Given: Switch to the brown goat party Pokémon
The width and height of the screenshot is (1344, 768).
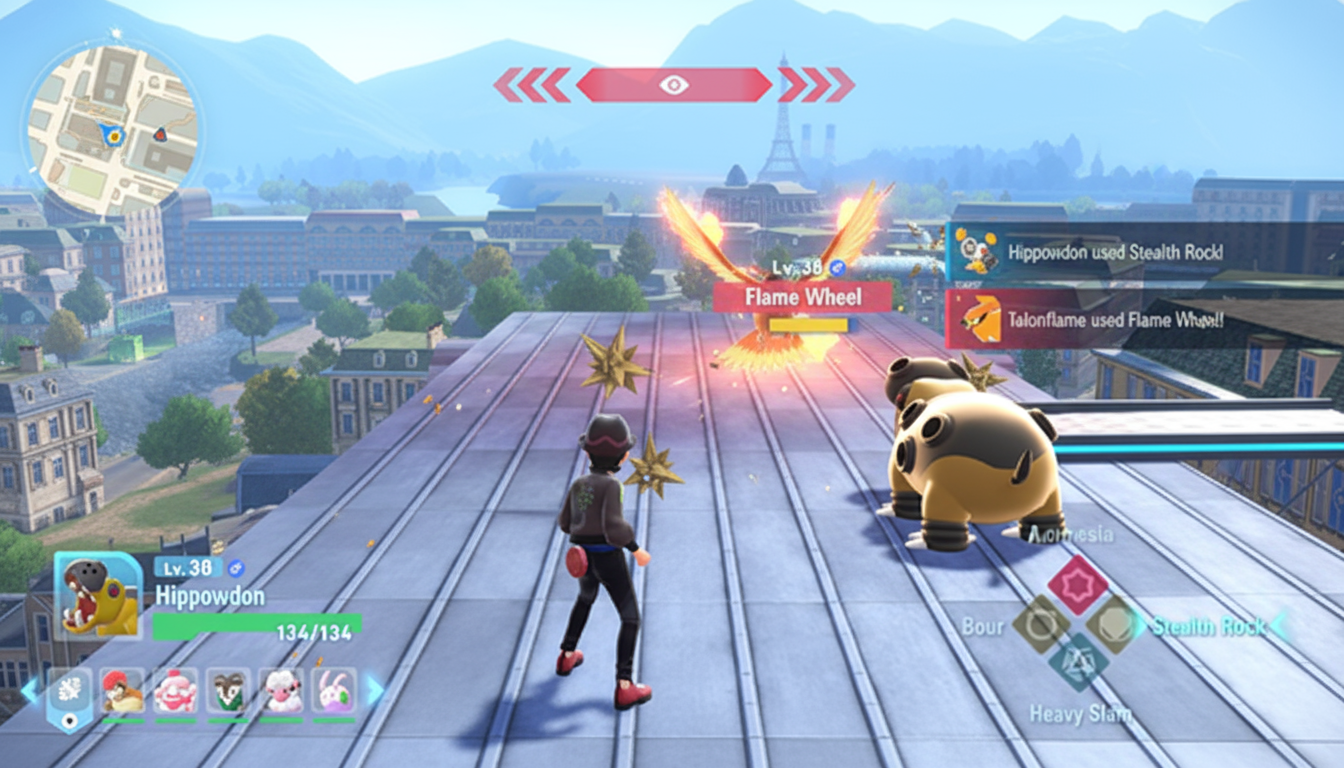Looking at the screenshot, I should tap(228, 691).
